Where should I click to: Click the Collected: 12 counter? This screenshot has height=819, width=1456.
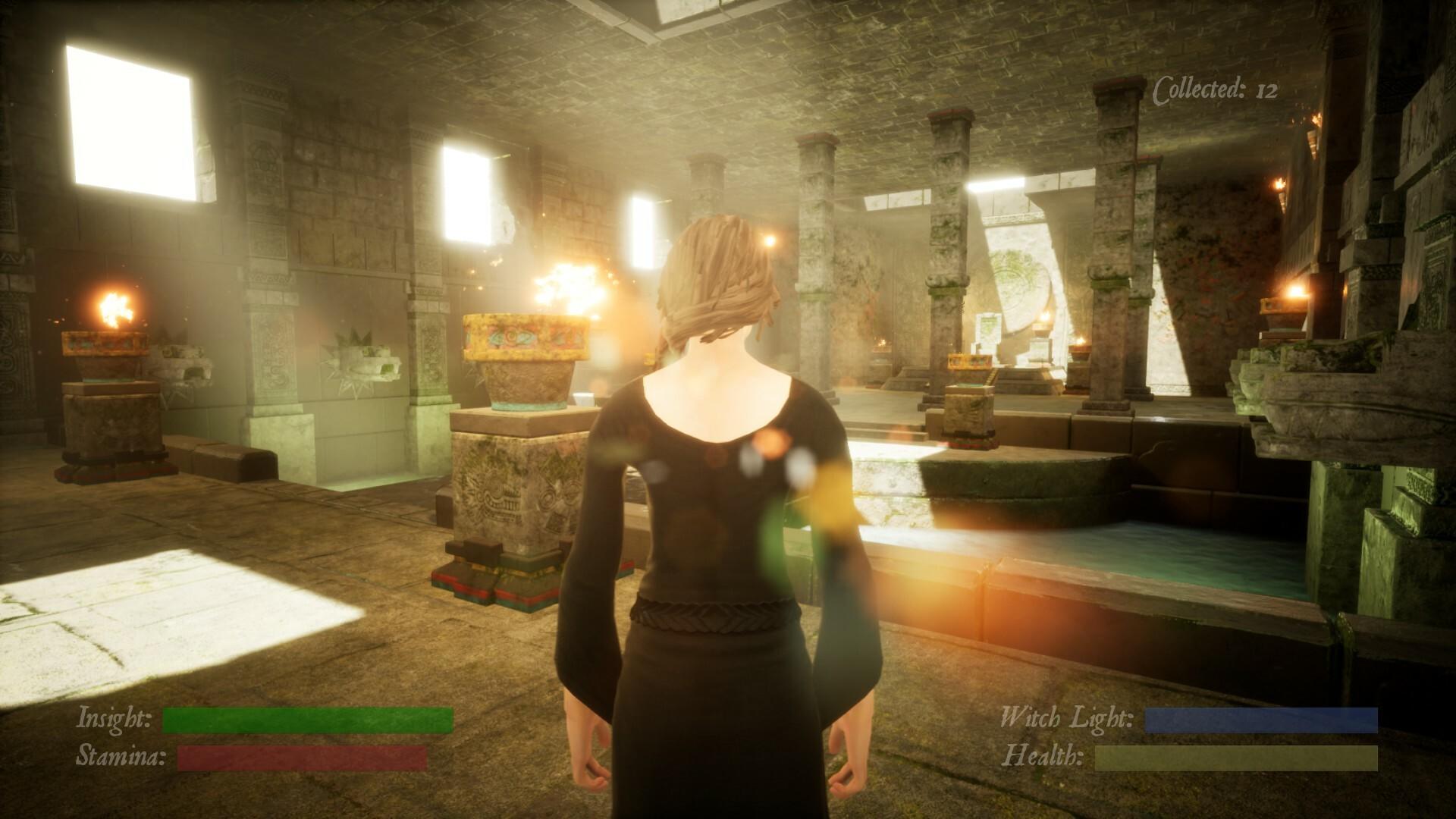(x=1213, y=89)
